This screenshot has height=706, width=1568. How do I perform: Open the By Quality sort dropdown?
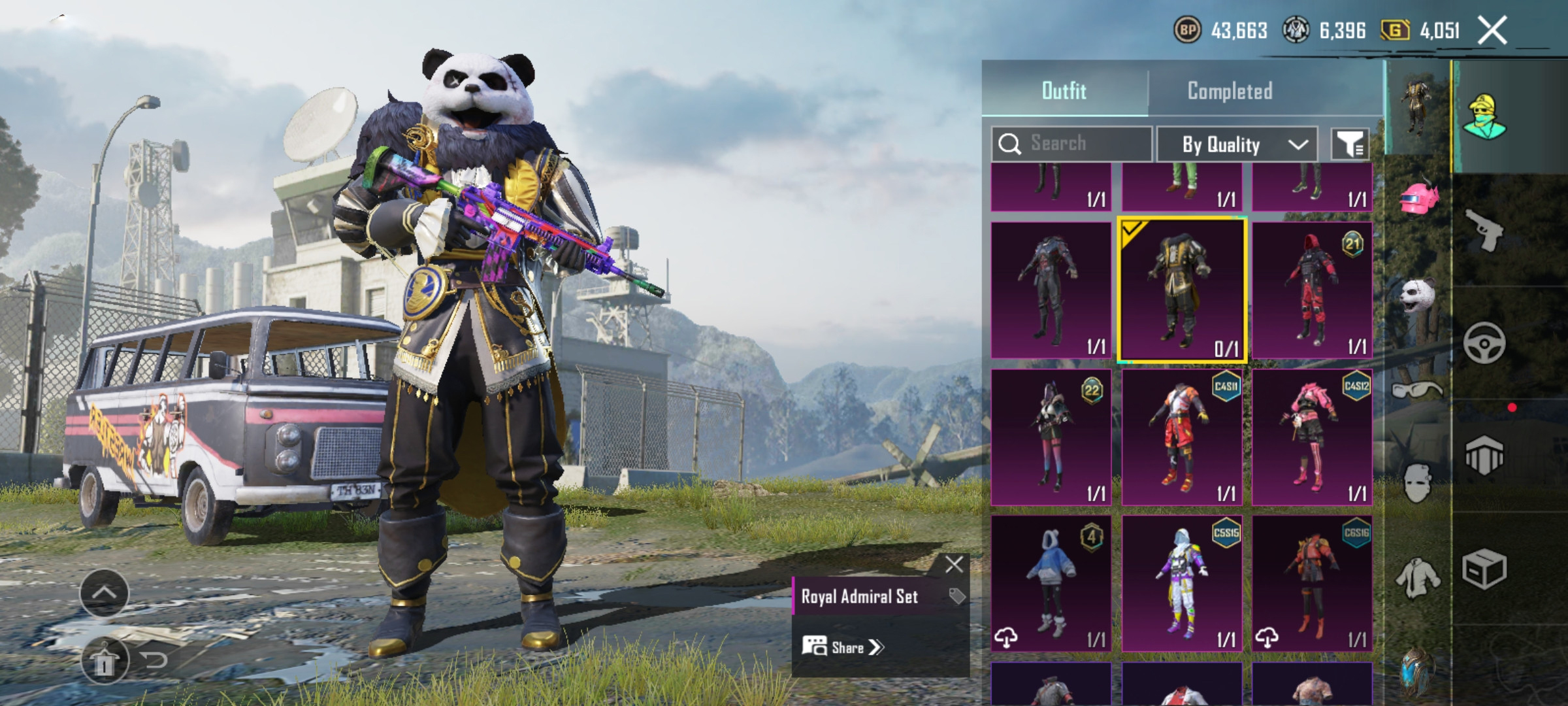click(1237, 144)
